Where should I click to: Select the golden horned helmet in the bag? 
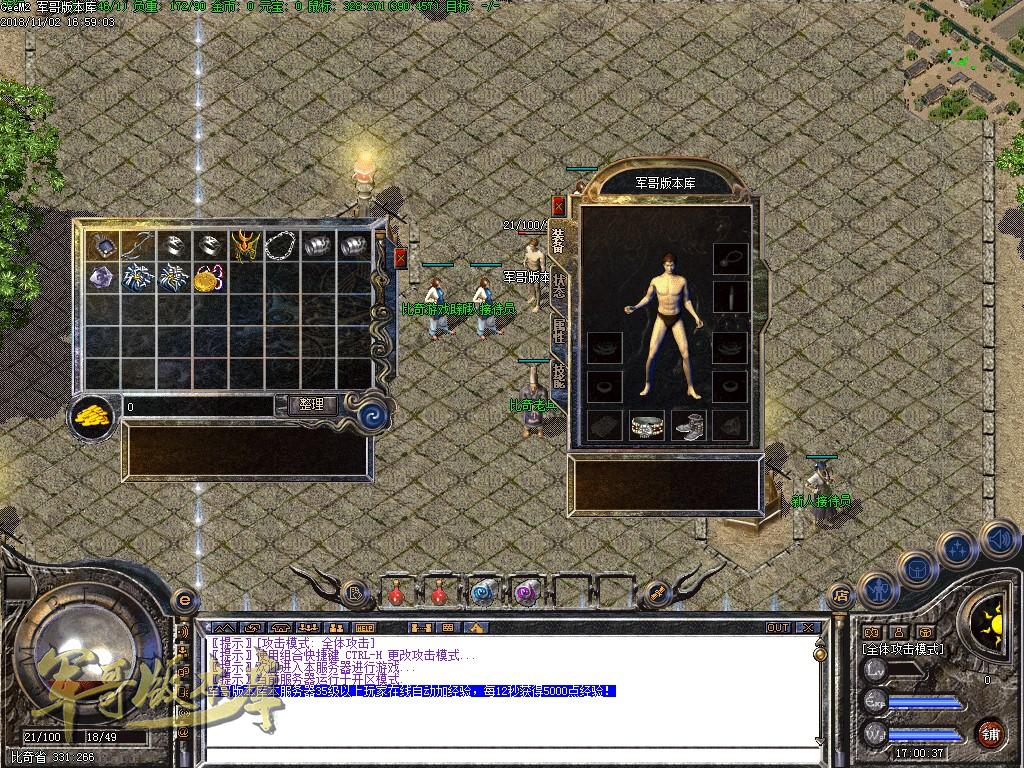pyautogui.click(x=244, y=245)
